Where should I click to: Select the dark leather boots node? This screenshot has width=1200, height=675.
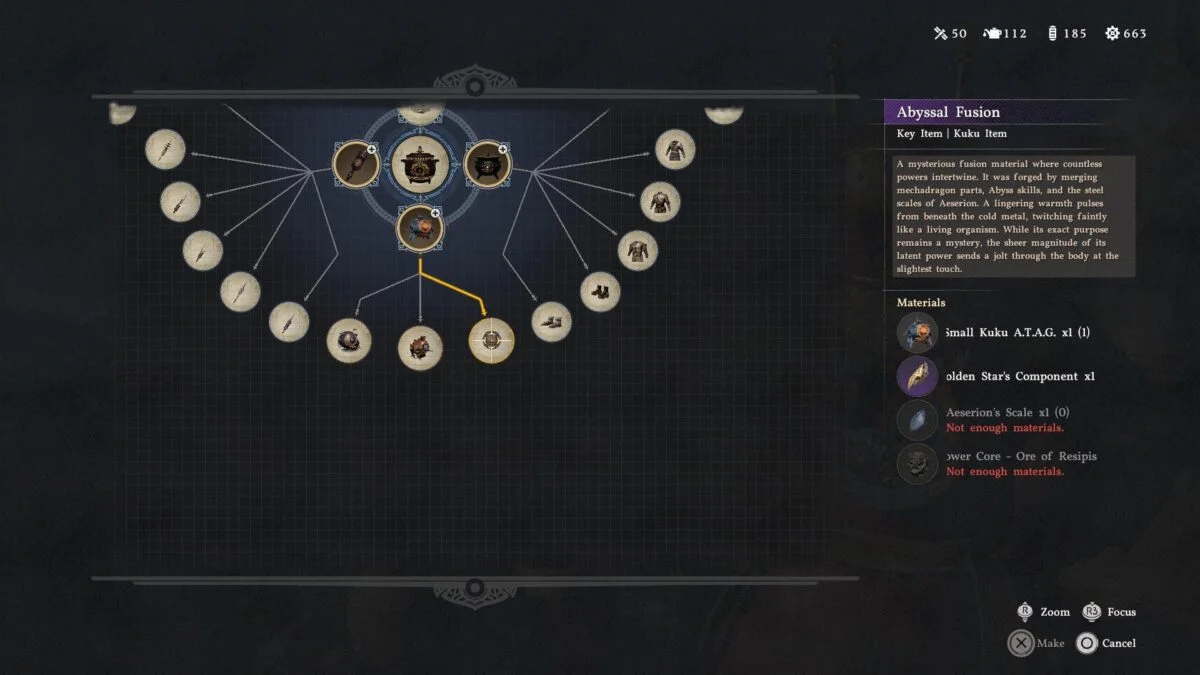coord(600,292)
